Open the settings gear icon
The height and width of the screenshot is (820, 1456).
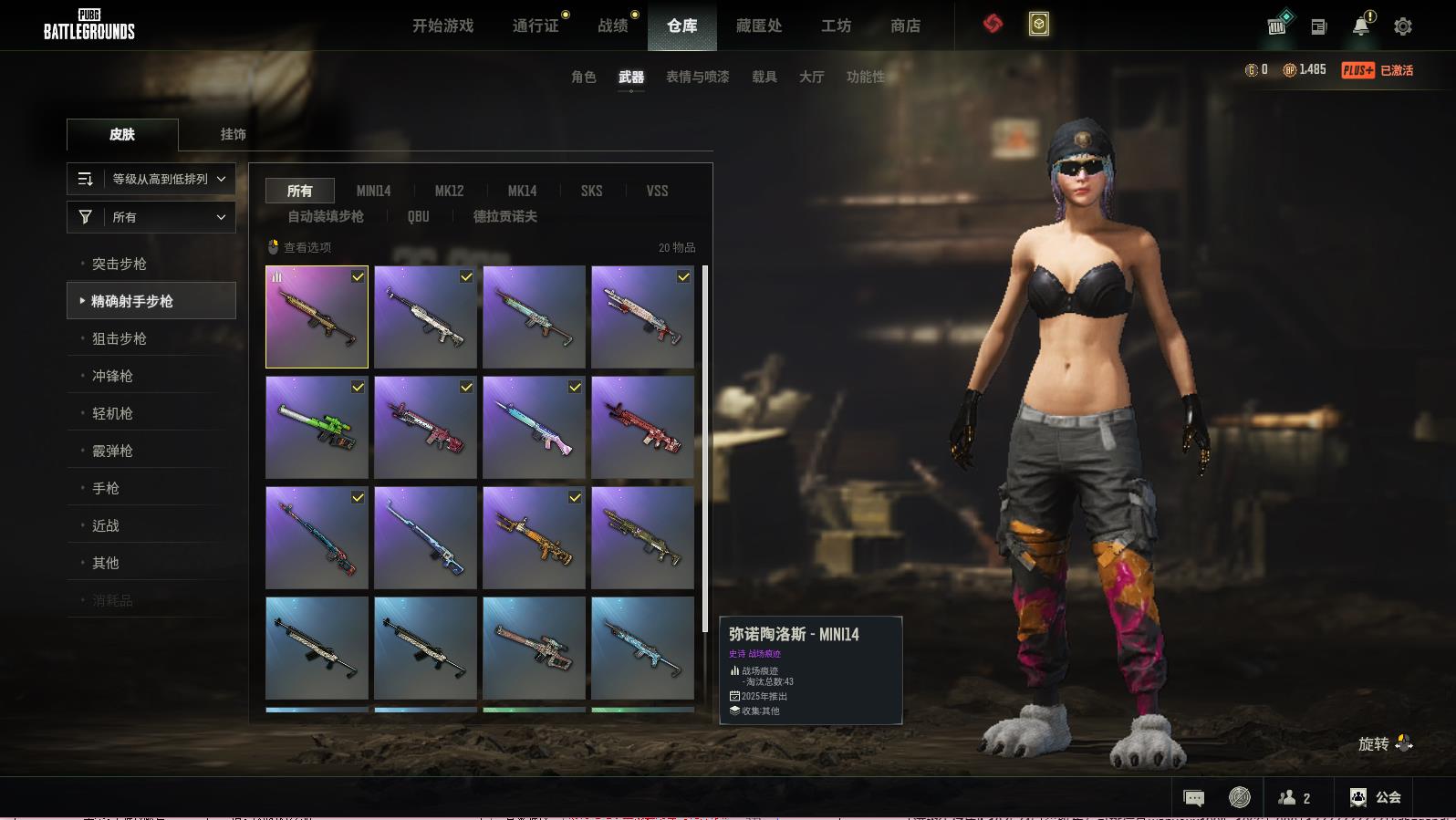(1403, 26)
